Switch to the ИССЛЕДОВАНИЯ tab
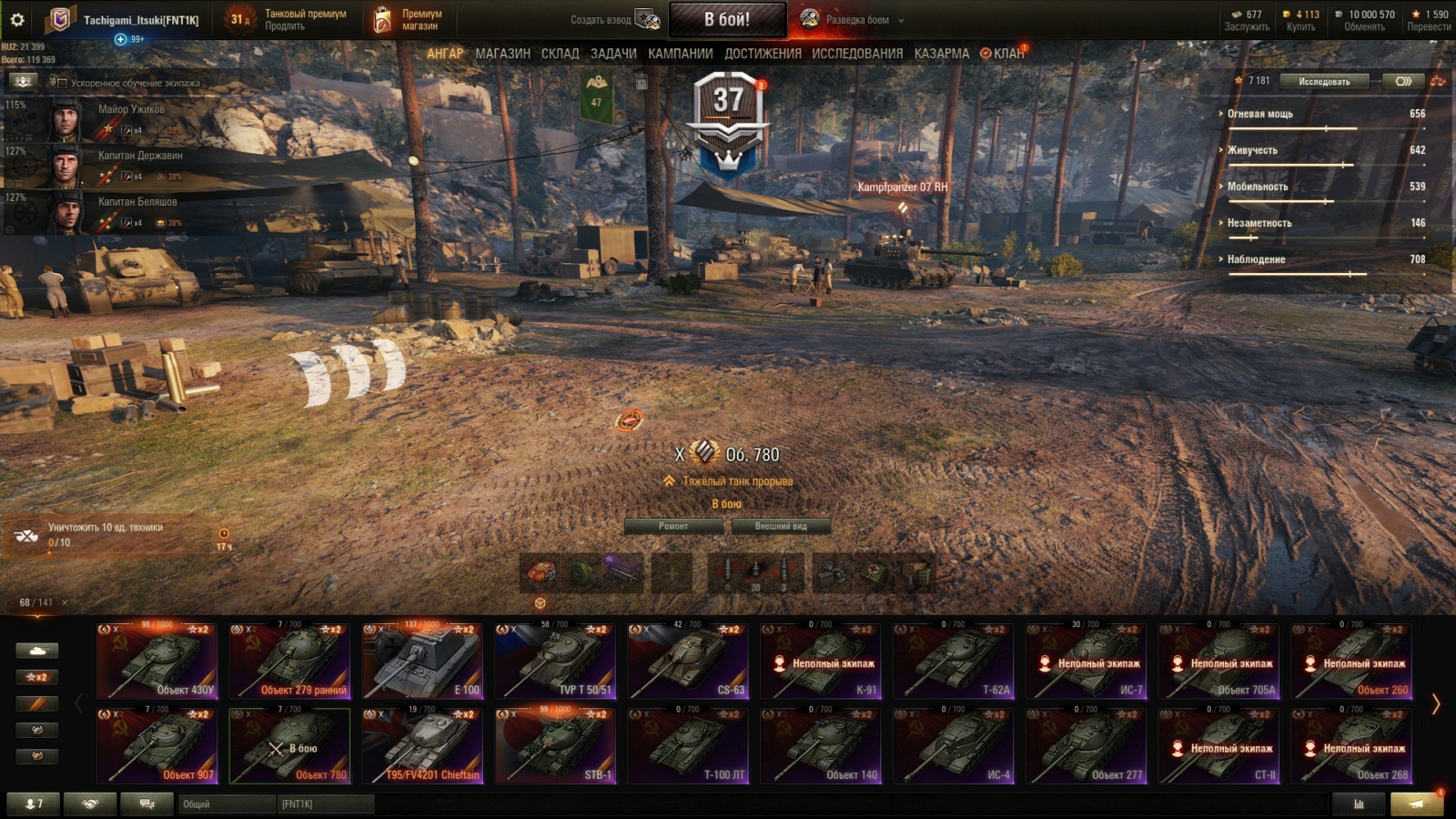 click(857, 54)
